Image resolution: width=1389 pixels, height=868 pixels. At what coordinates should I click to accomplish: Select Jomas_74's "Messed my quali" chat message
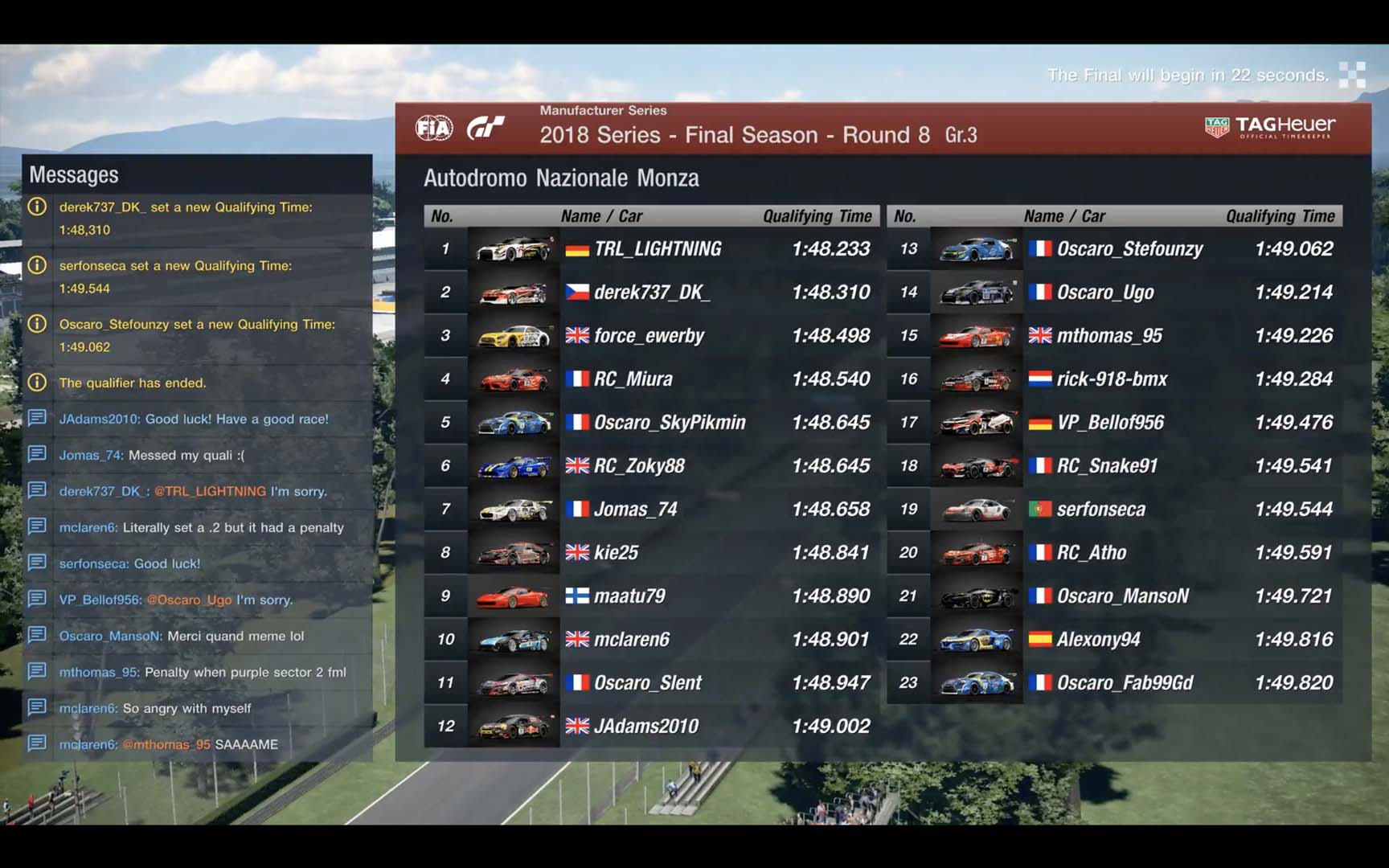[x=152, y=456]
